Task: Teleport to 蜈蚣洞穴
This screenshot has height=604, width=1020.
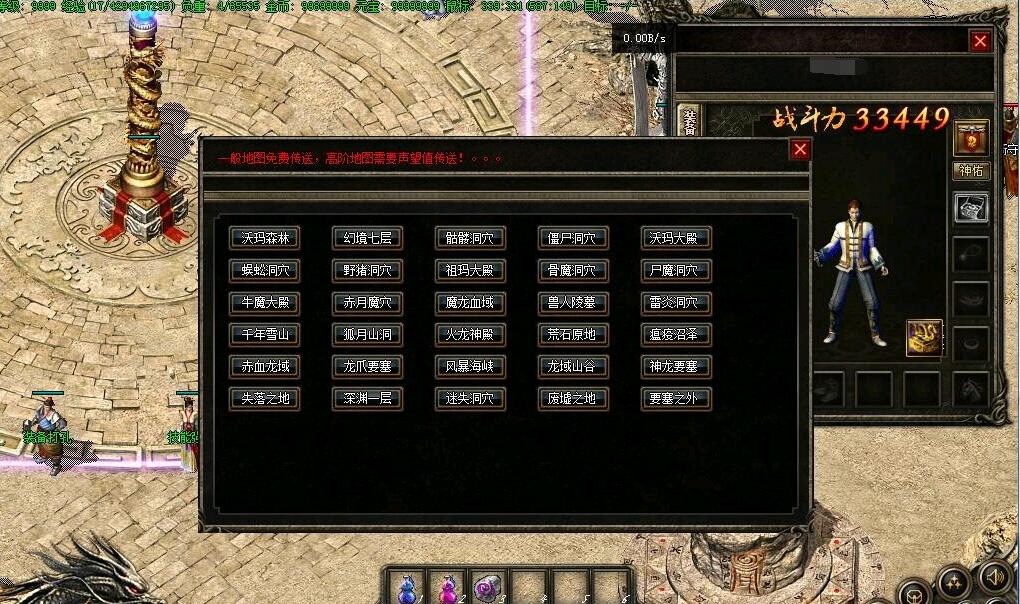Action: (264, 270)
